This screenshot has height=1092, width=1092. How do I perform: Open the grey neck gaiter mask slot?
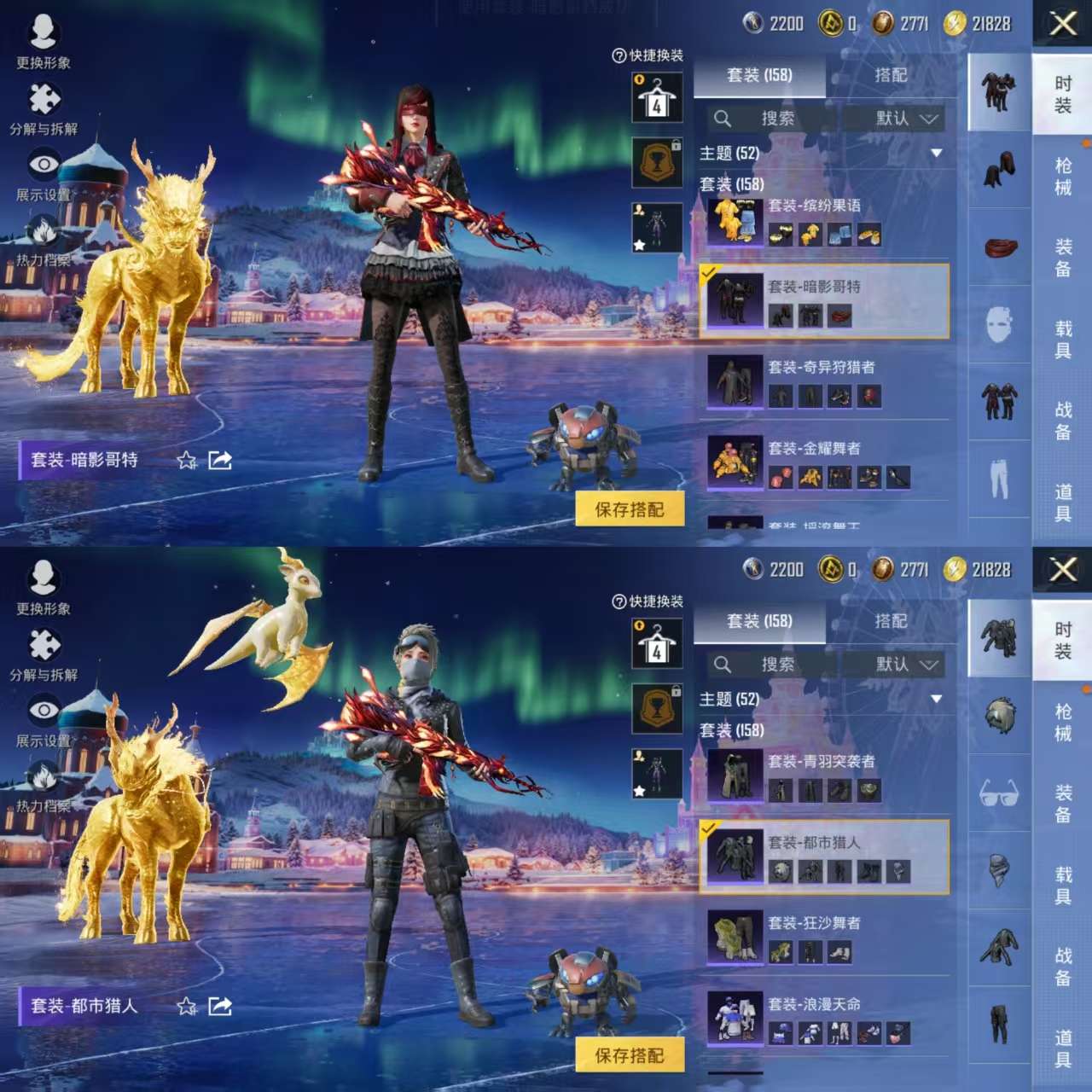pyautogui.click(x=1000, y=871)
